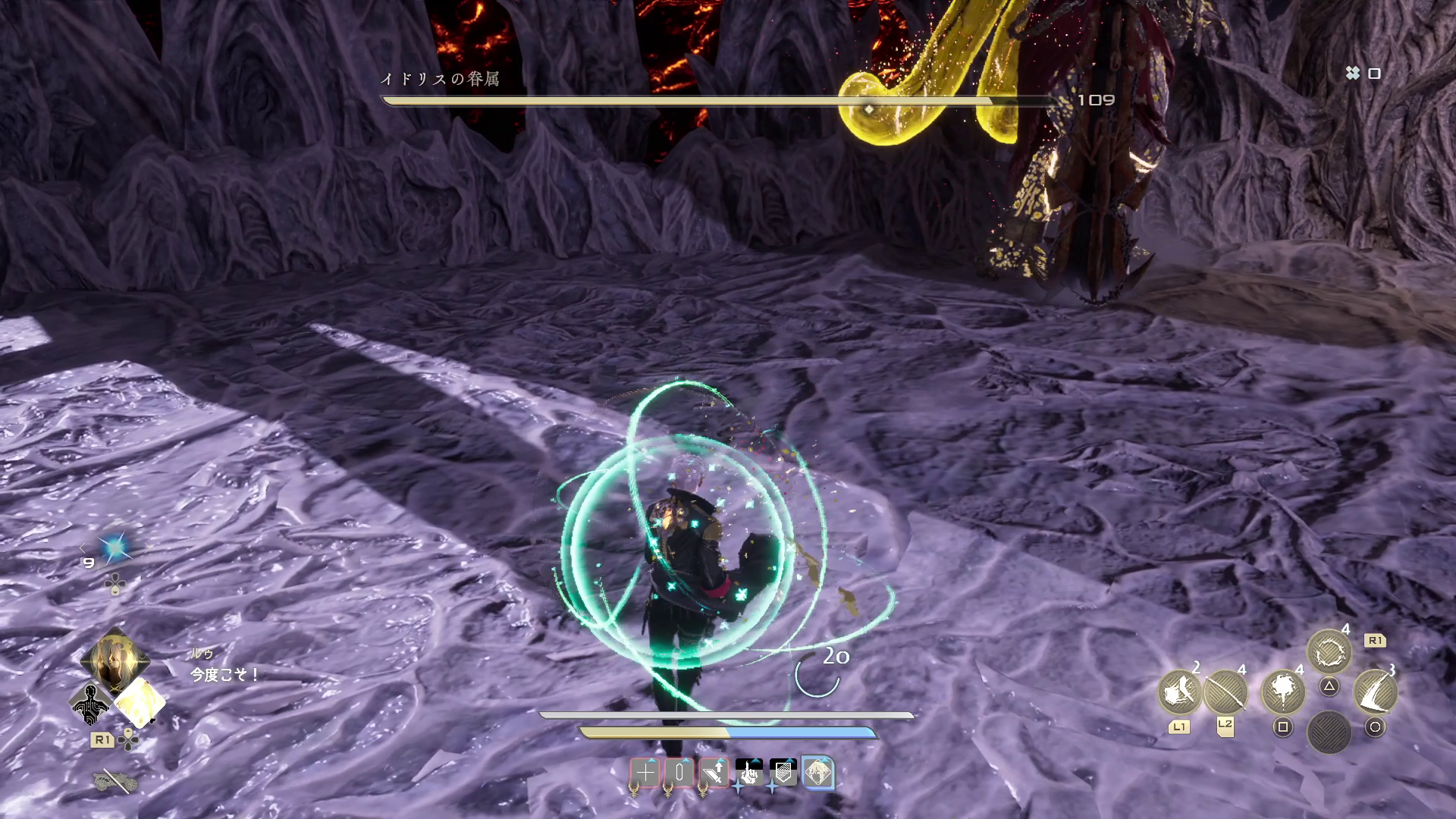
Task: Click the glowing white diamond ability icon
Action: coord(140,702)
